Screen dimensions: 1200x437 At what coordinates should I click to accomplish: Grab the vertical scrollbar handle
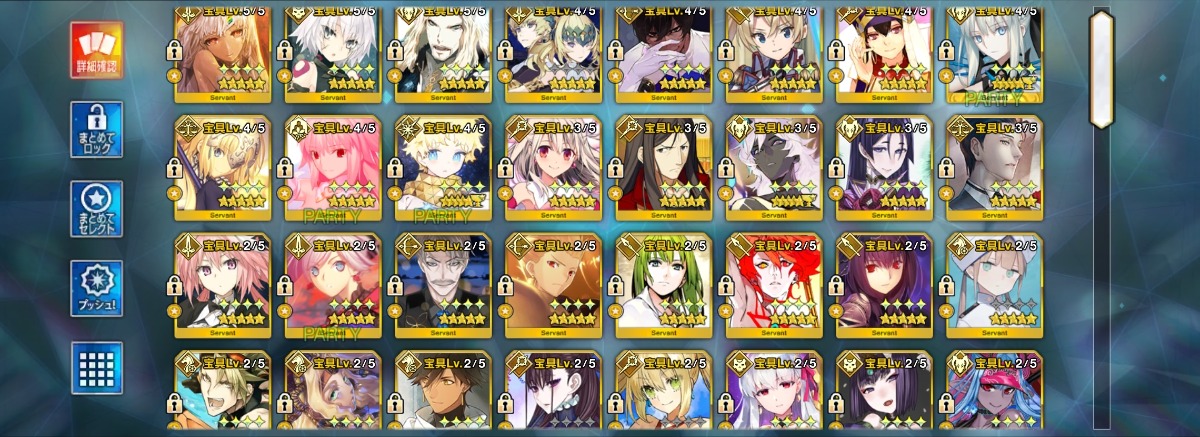click(1101, 68)
